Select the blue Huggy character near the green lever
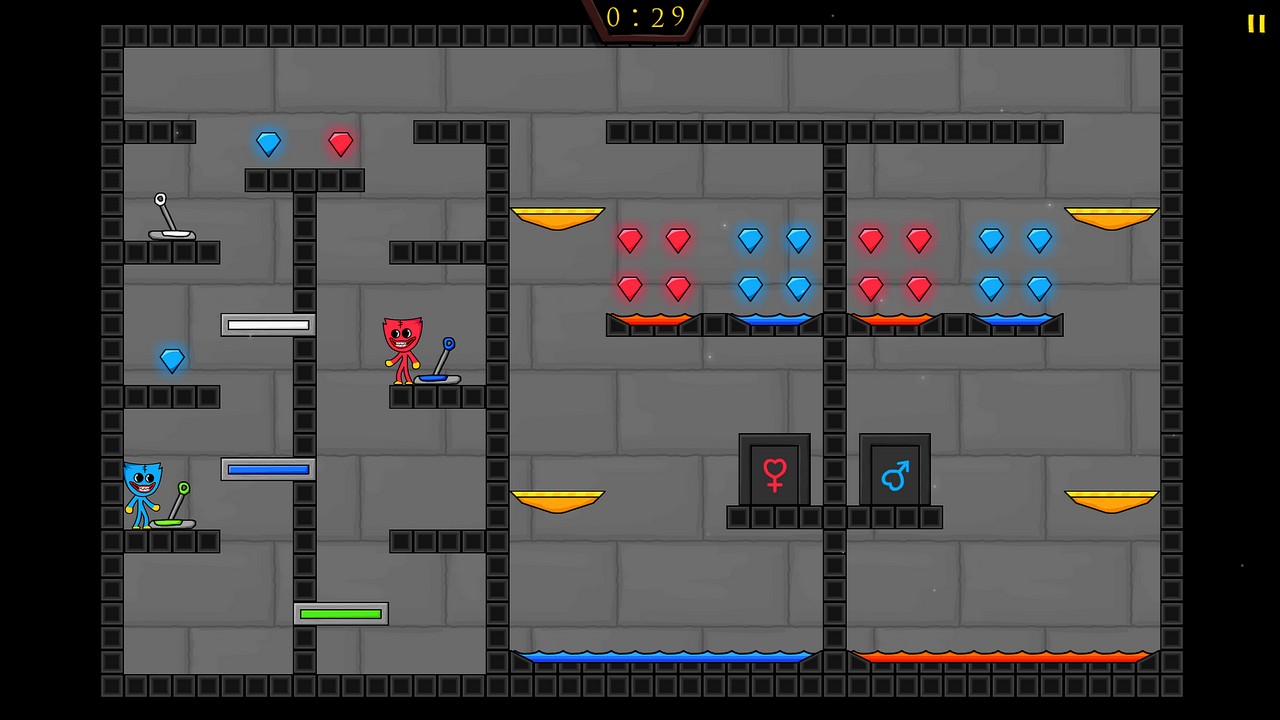This screenshot has height=720, width=1280. pyautogui.click(x=142, y=490)
